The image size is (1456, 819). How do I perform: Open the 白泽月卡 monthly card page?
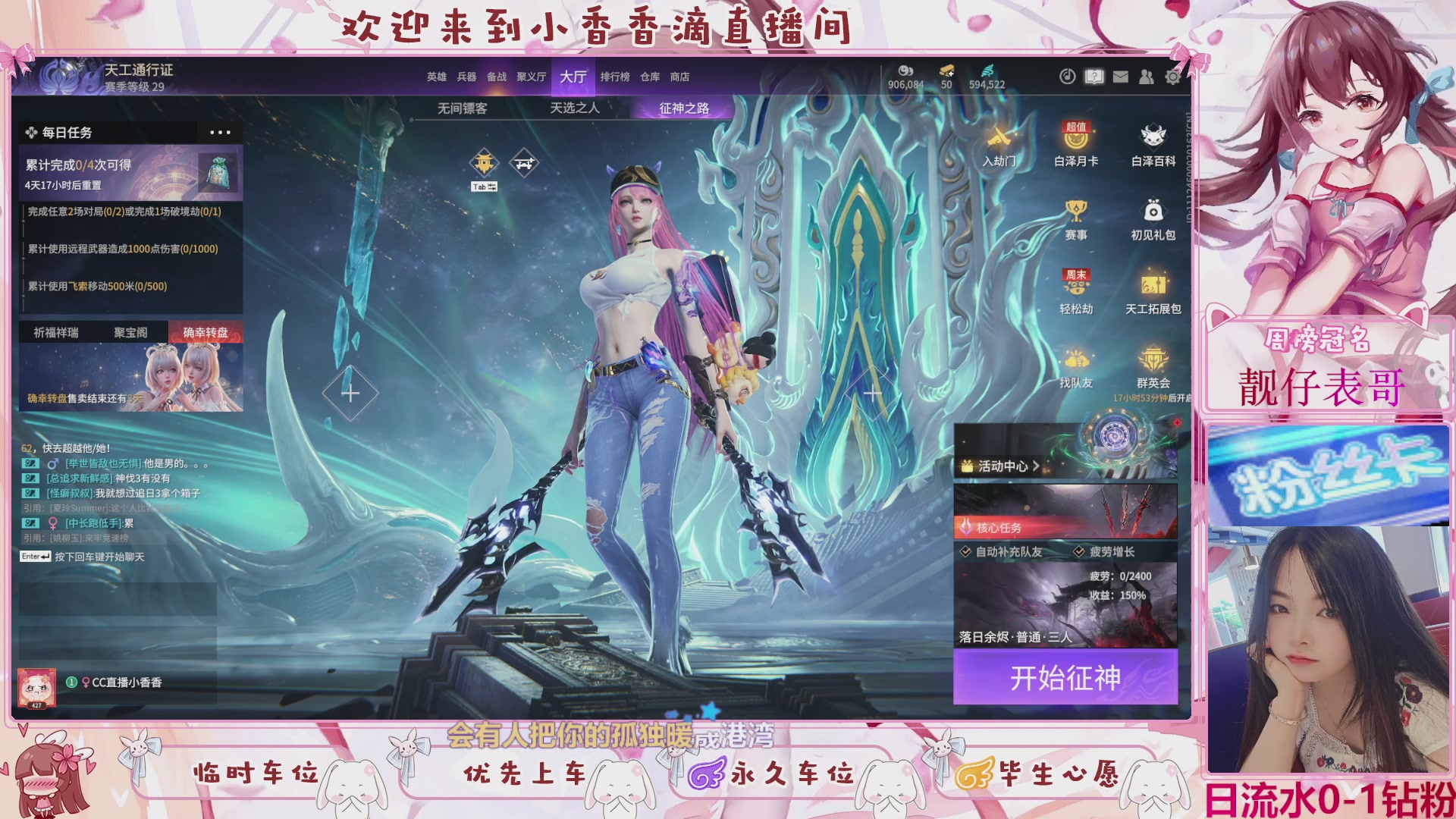pos(1077,148)
